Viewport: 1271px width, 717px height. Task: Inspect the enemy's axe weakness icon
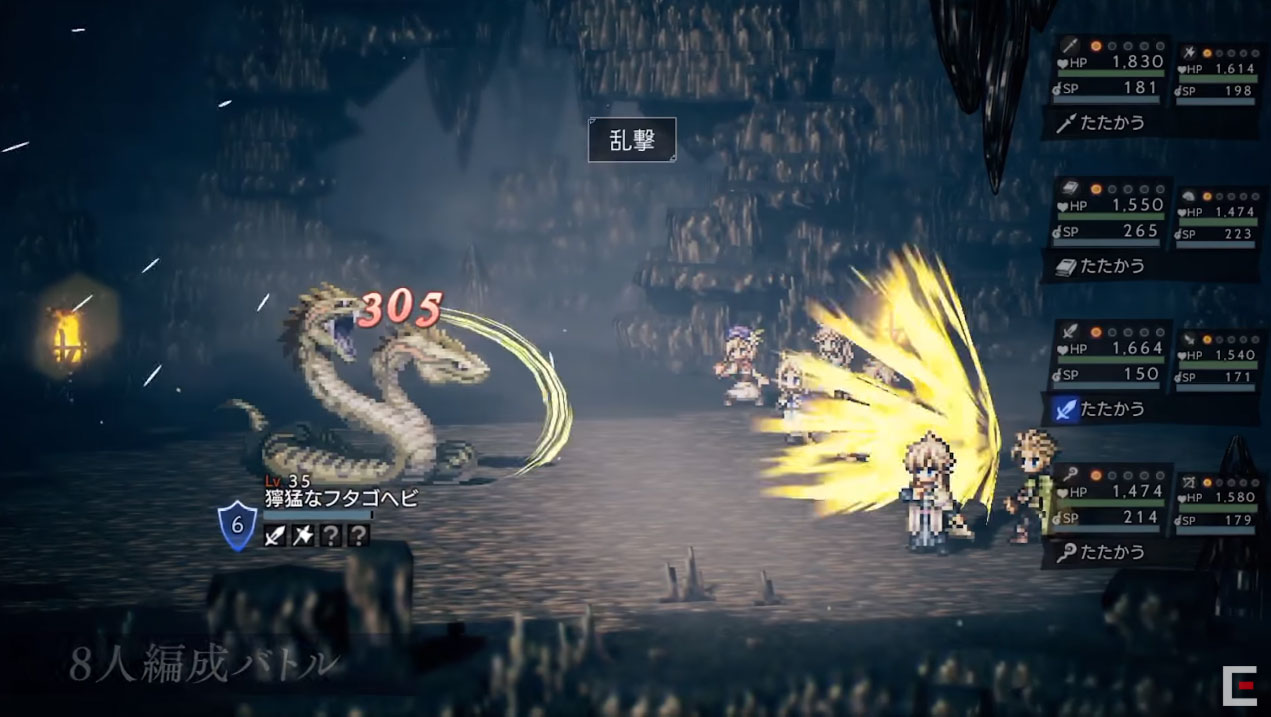click(x=302, y=535)
